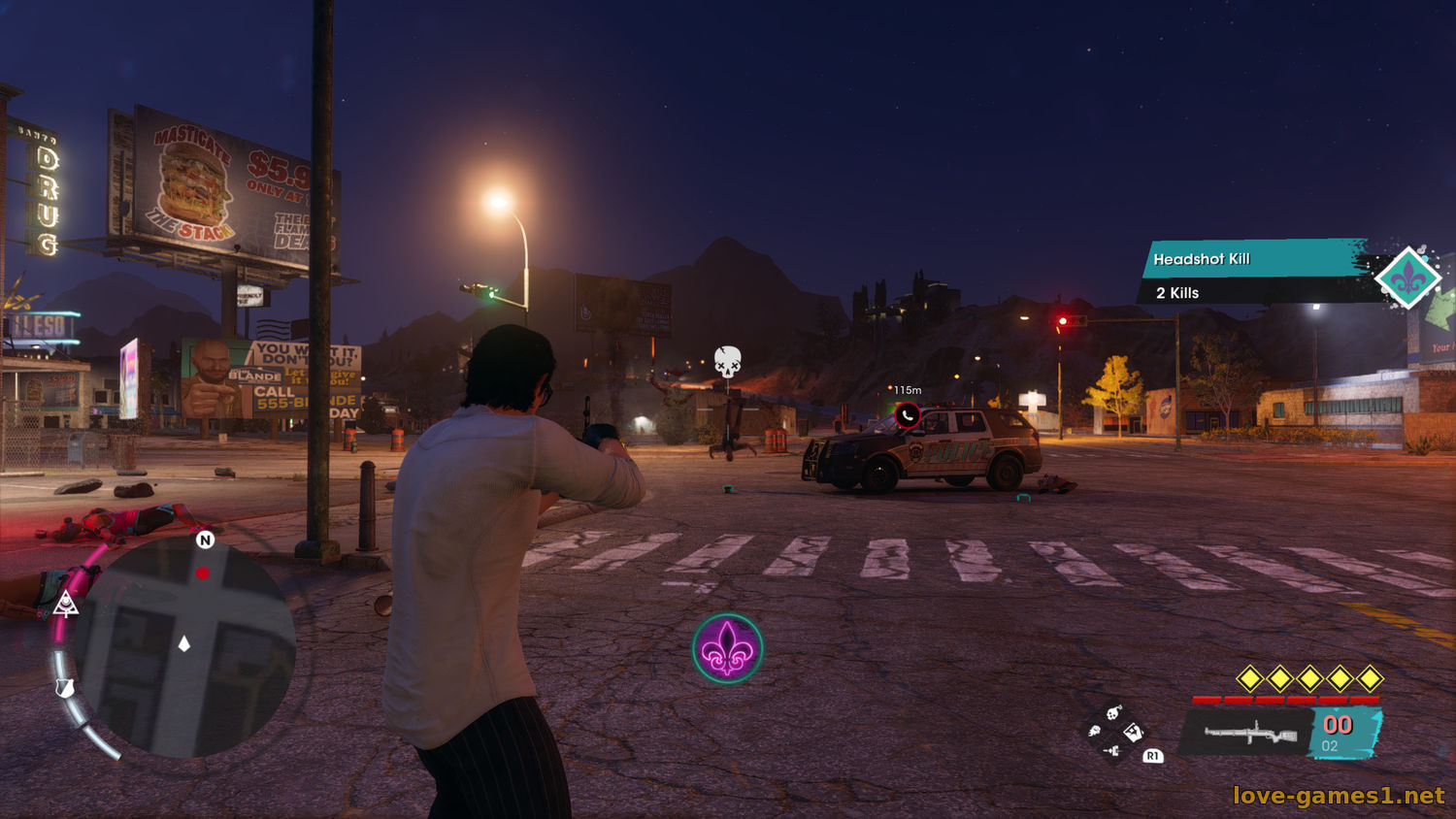Click the north compass marker on the minimap
The height and width of the screenshot is (819, 1456).
[x=205, y=540]
